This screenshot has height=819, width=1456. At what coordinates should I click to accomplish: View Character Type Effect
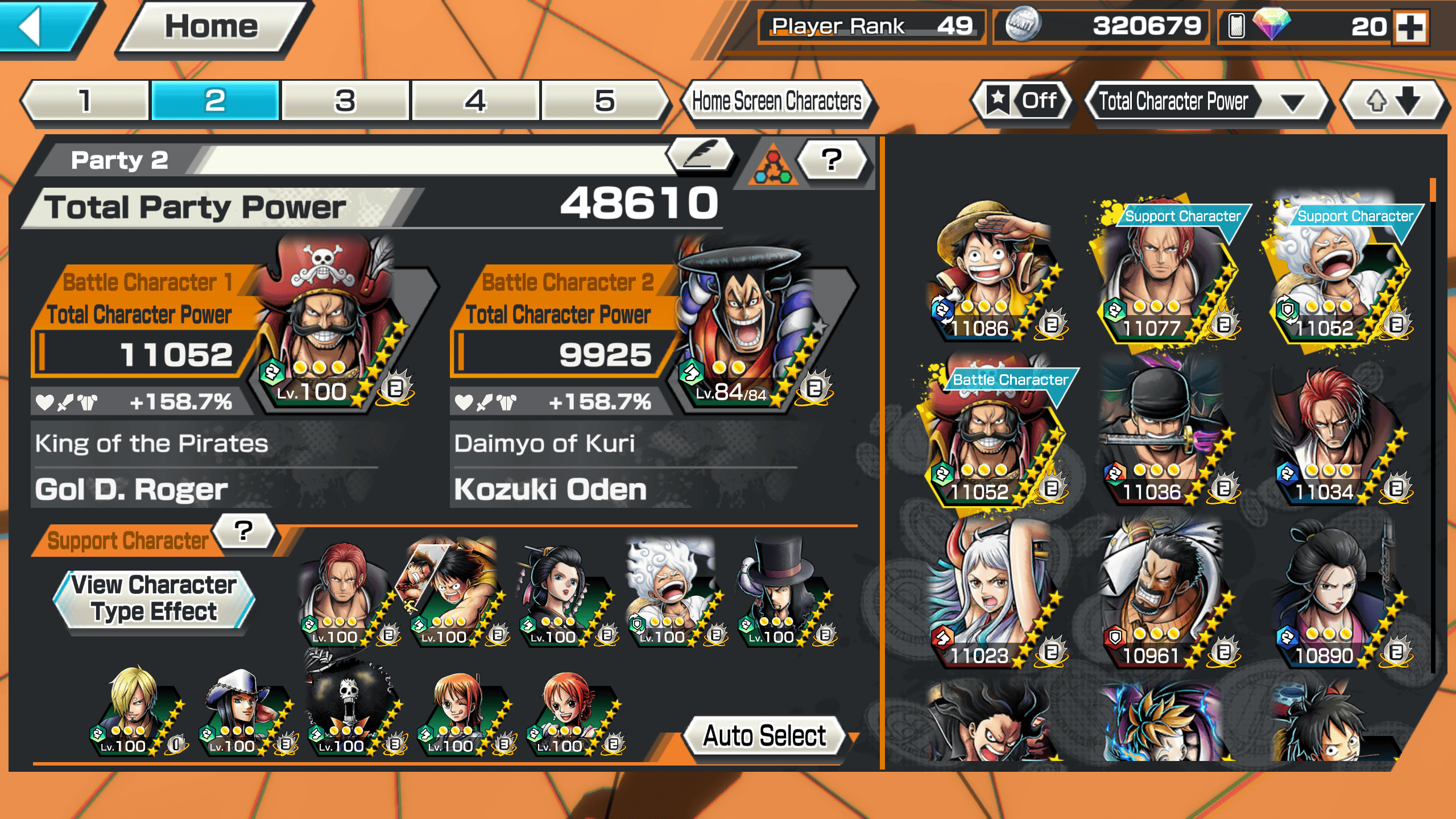[154, 598]
